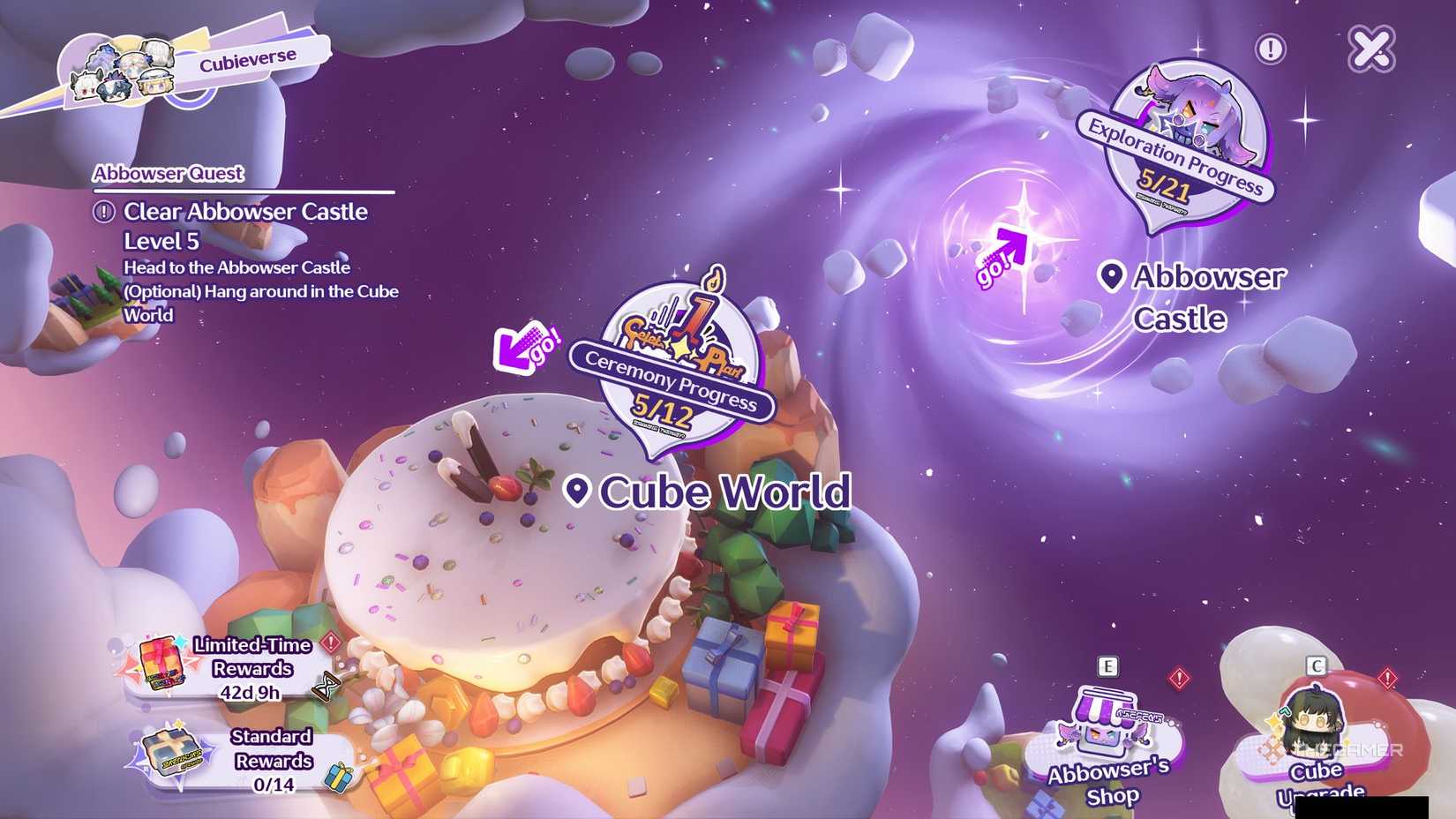The image size is (1456, 819).
Task: Click the notification exclamation icon top-right
Action: [x=1269, y=50]
